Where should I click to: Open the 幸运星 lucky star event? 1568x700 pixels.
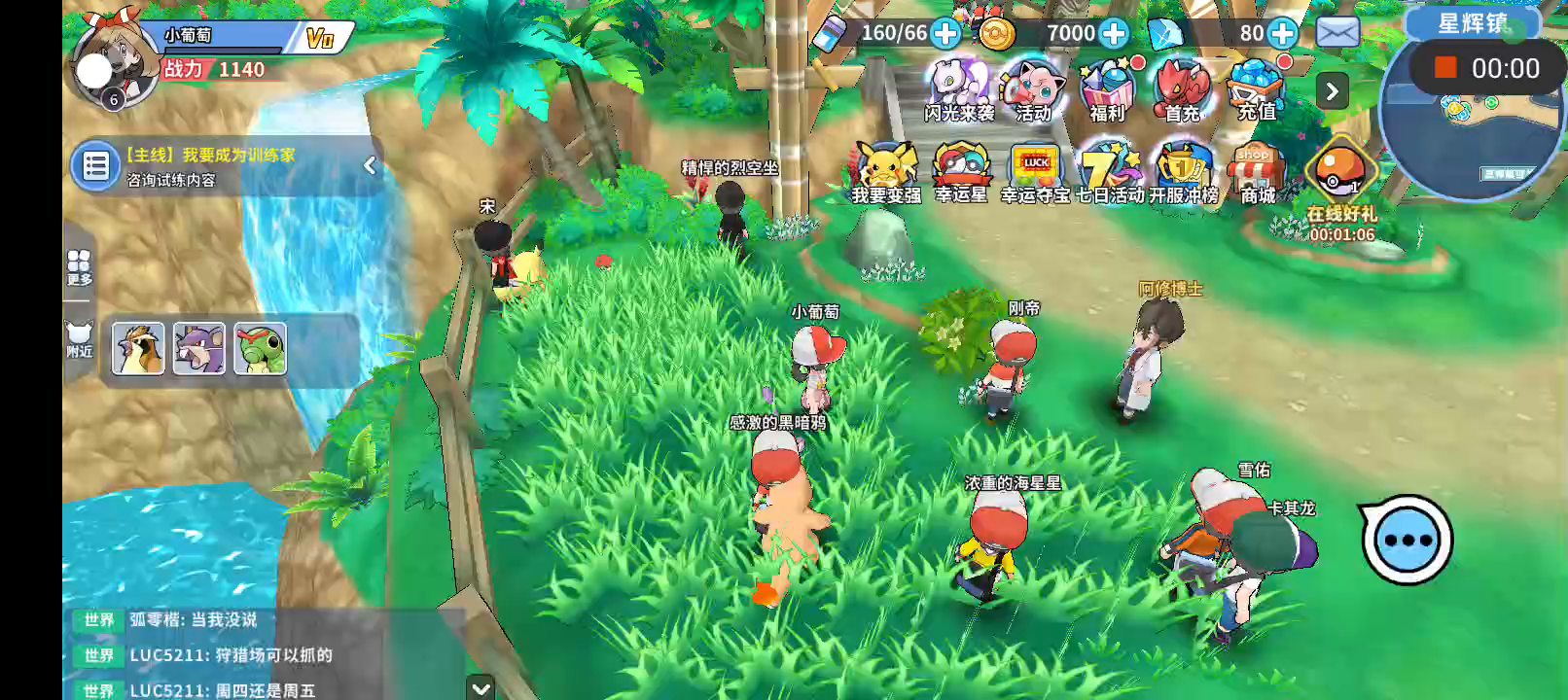[x=961, y=172]
